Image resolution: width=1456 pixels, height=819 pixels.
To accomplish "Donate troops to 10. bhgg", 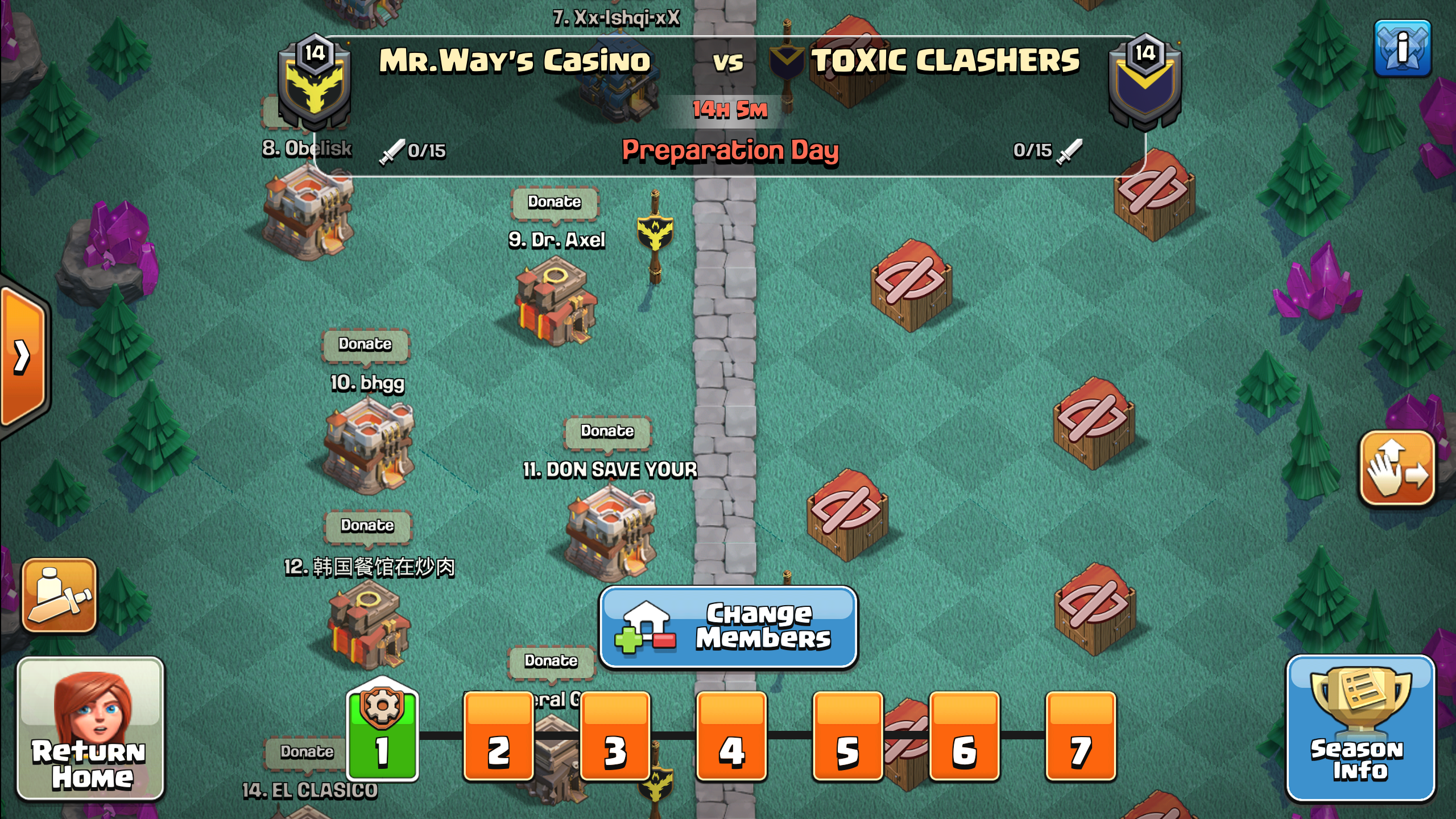I will [365, 344].
